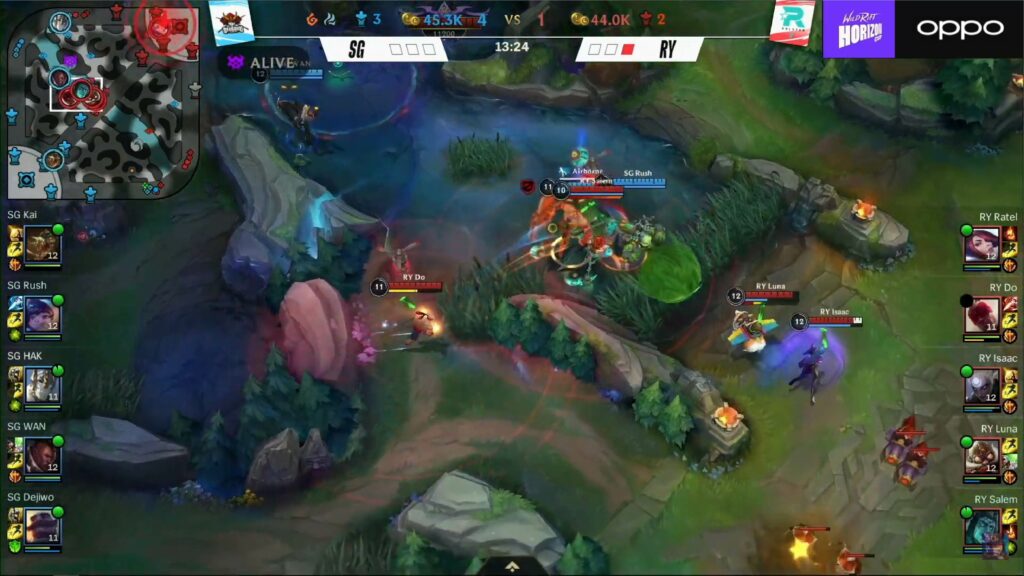This screenshot has height=576, width=1024.
Task: Expand the arrow tab at bottom center
Action: point(511,566)
